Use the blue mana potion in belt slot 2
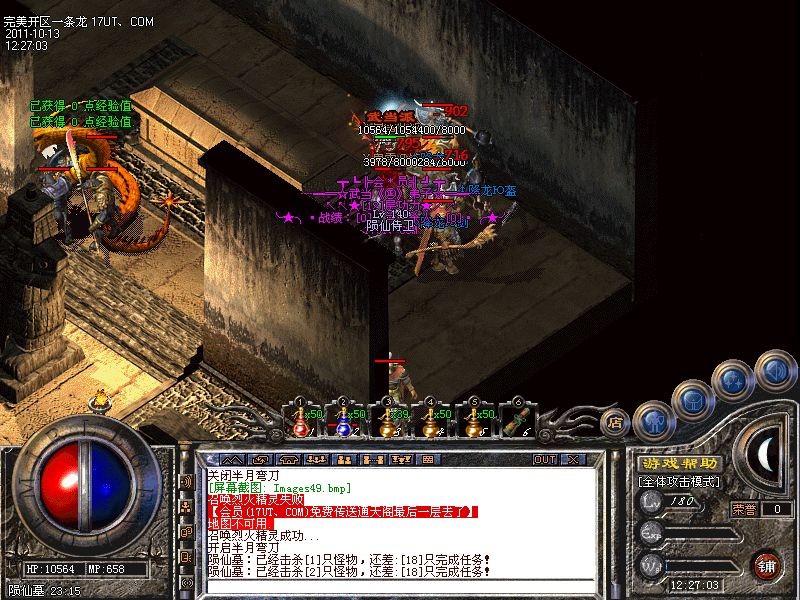This screenshot has width=800, height=600. pyautogui.click(x=342, y=424)
